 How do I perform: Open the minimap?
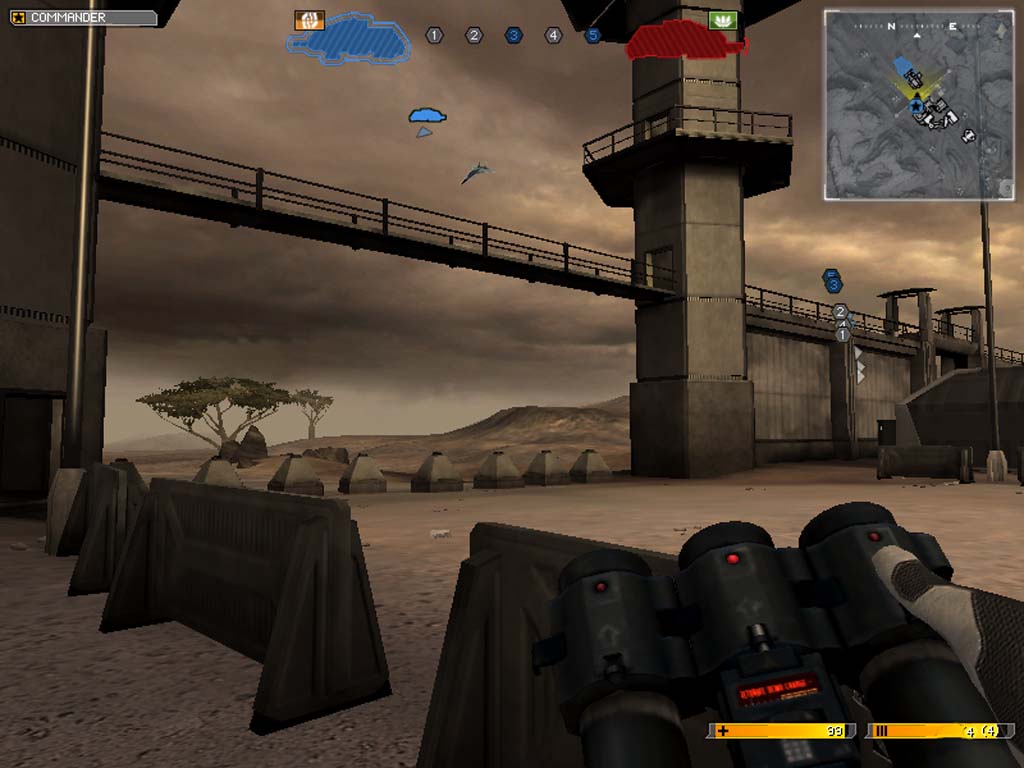[x=919, y=104]
